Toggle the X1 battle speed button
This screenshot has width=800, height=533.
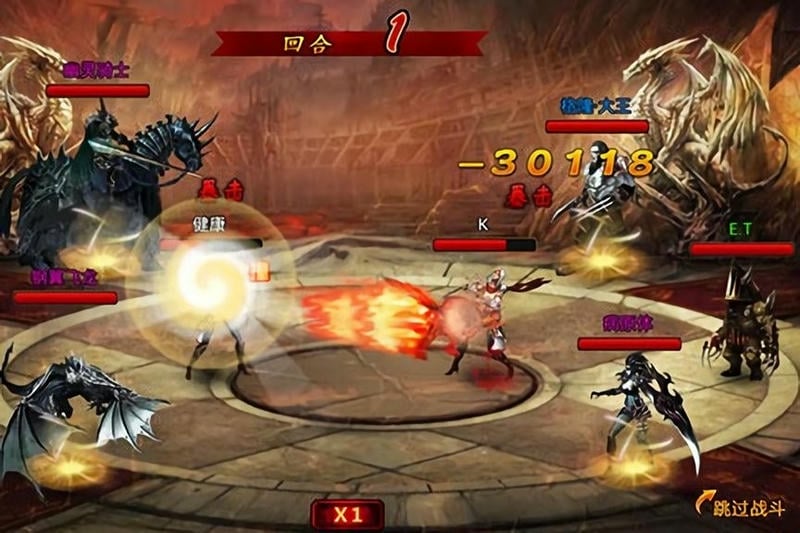(346, 515)
